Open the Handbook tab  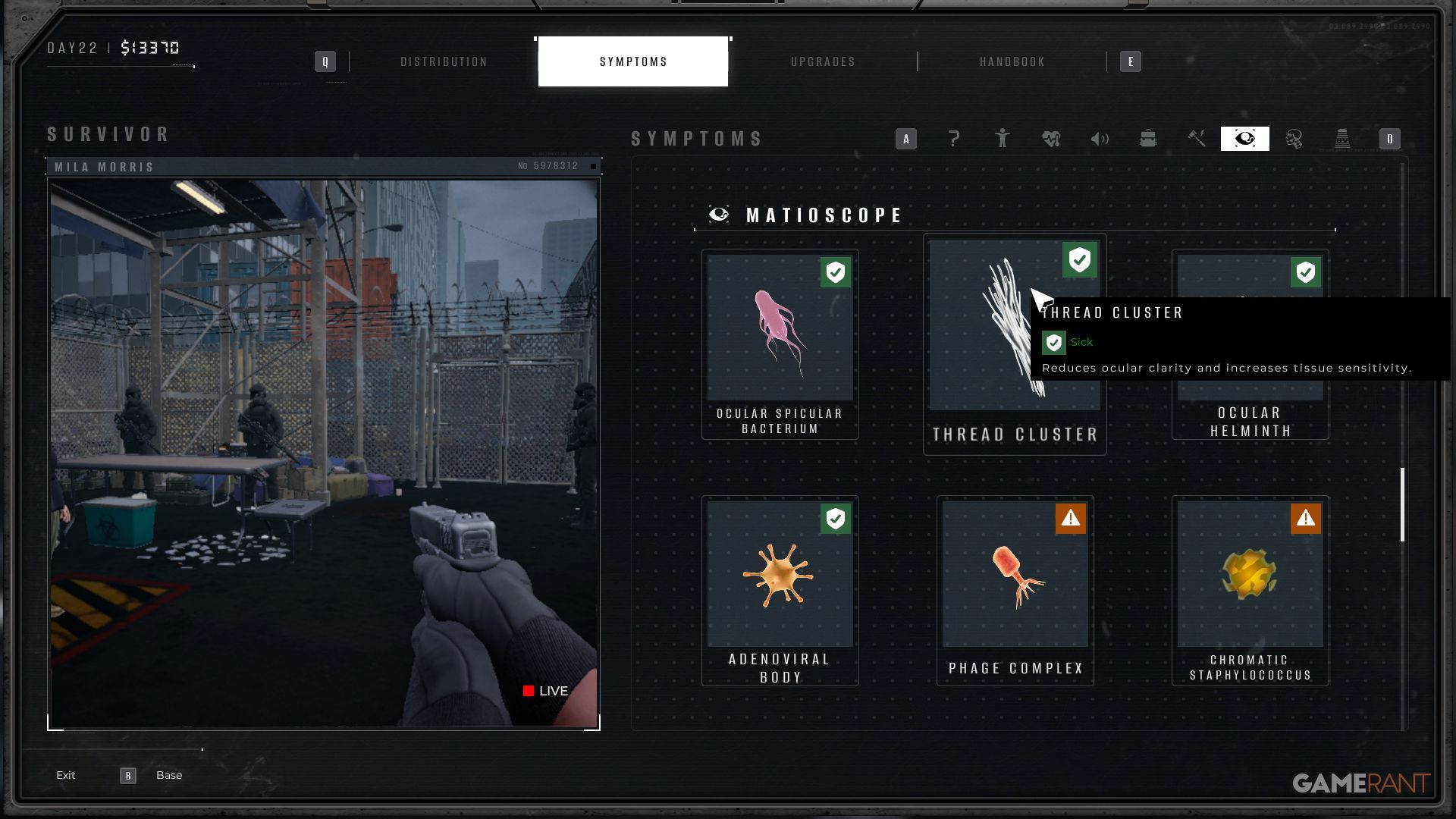[1012, 61]
